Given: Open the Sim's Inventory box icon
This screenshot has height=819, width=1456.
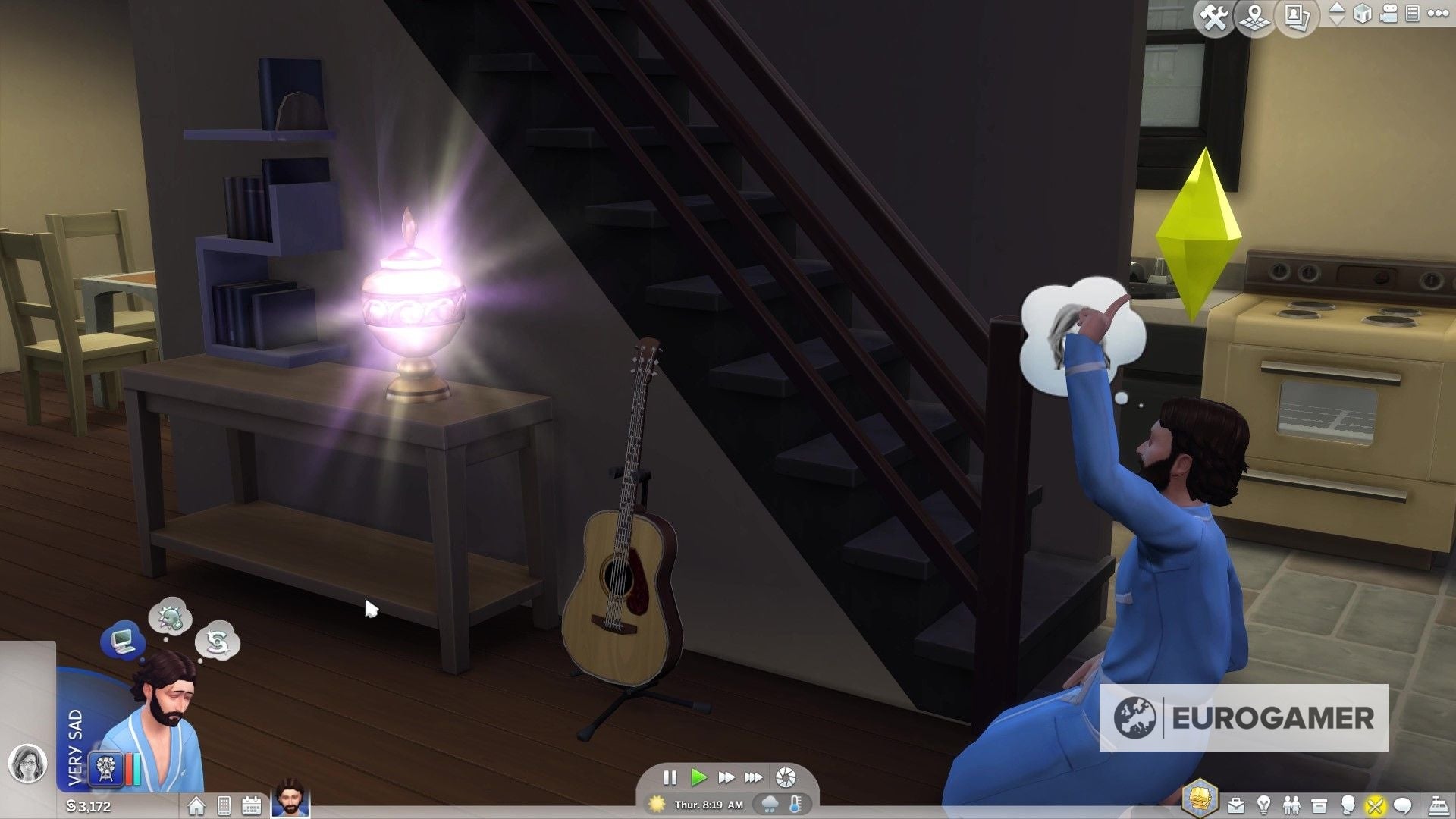Looking at the screenshot, I should 1319,805.
